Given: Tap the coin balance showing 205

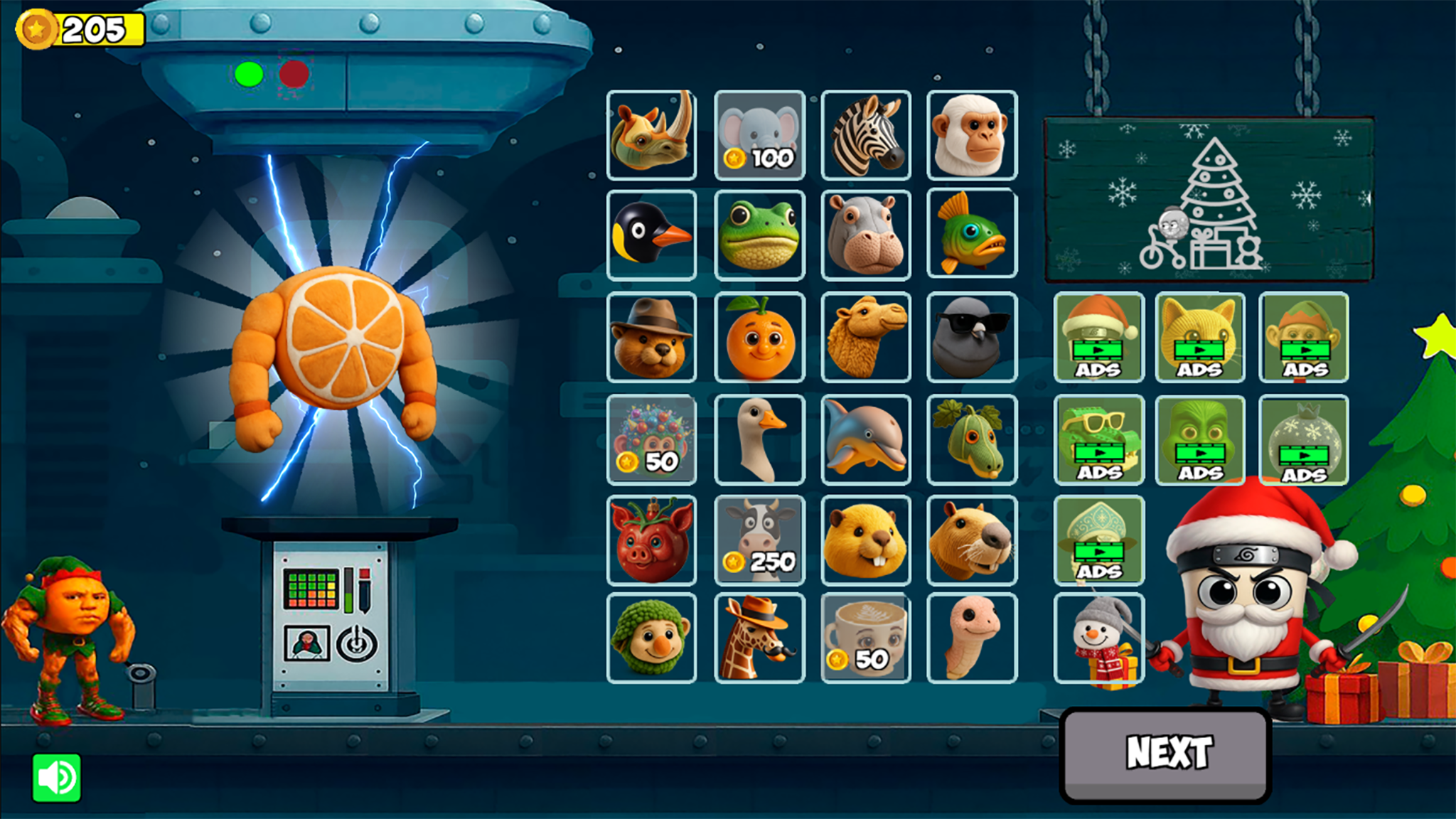Looking at the screenshot, I should click(x=75, y=28).
